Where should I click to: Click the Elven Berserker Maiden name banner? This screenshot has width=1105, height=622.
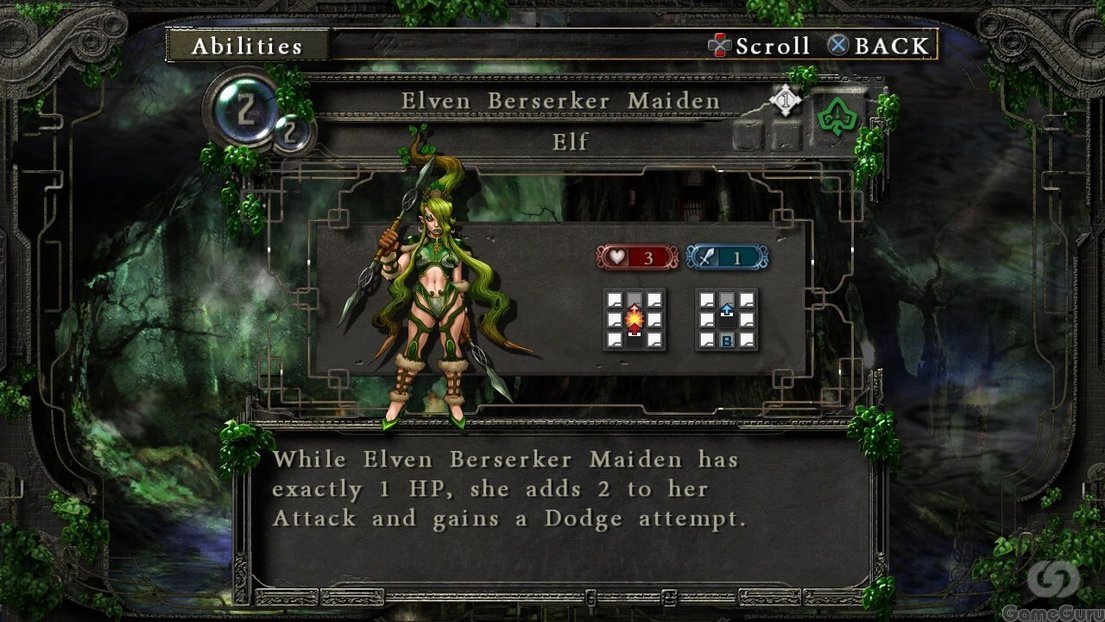pyautogui.click(x=560, y=101)
